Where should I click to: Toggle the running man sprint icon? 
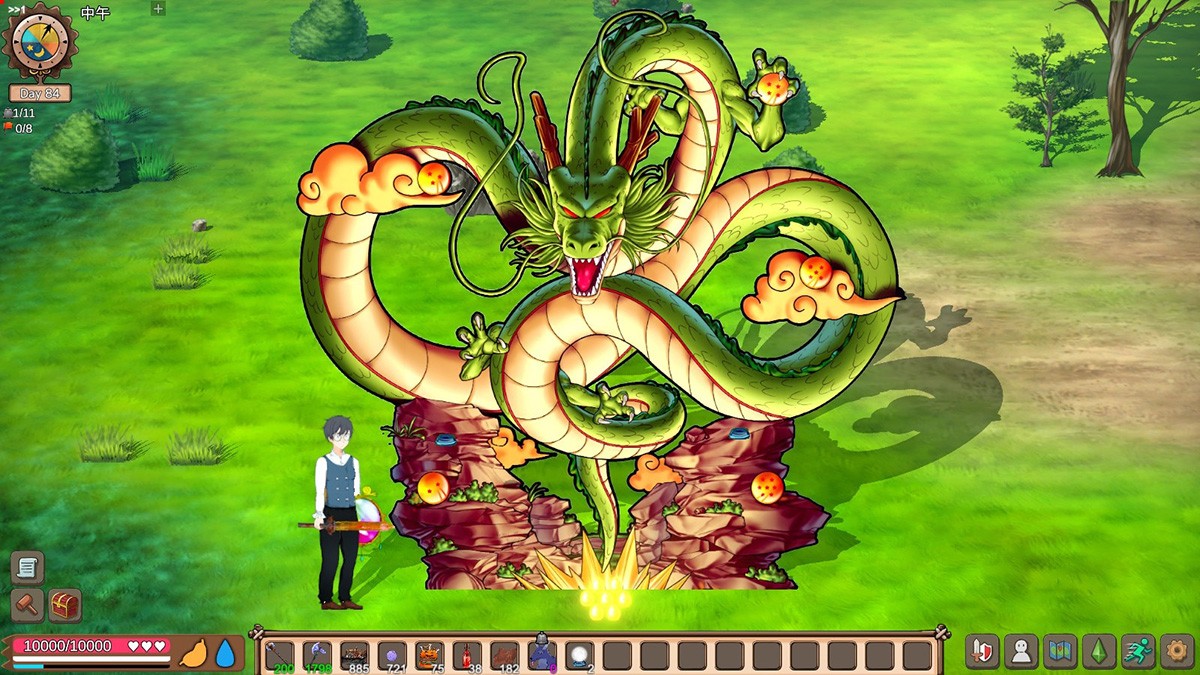pyautogui.click(x=1138, y=651)
